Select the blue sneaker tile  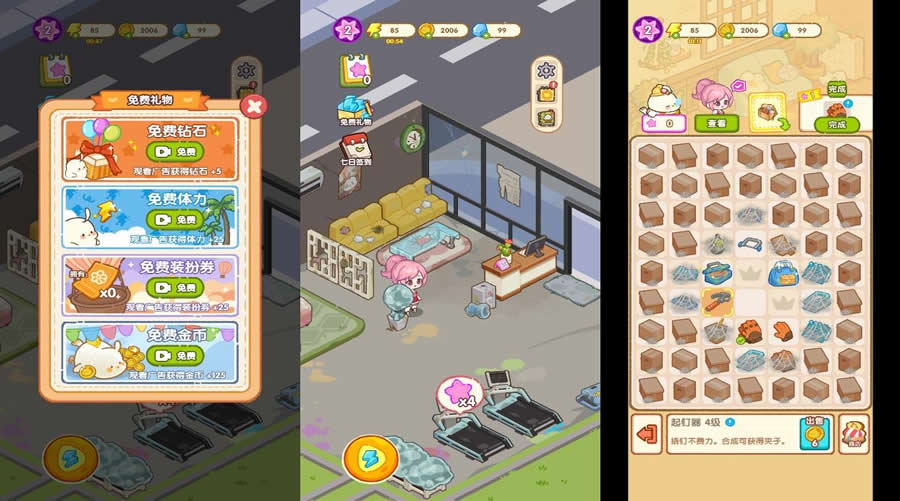click(x=717, y=272)
